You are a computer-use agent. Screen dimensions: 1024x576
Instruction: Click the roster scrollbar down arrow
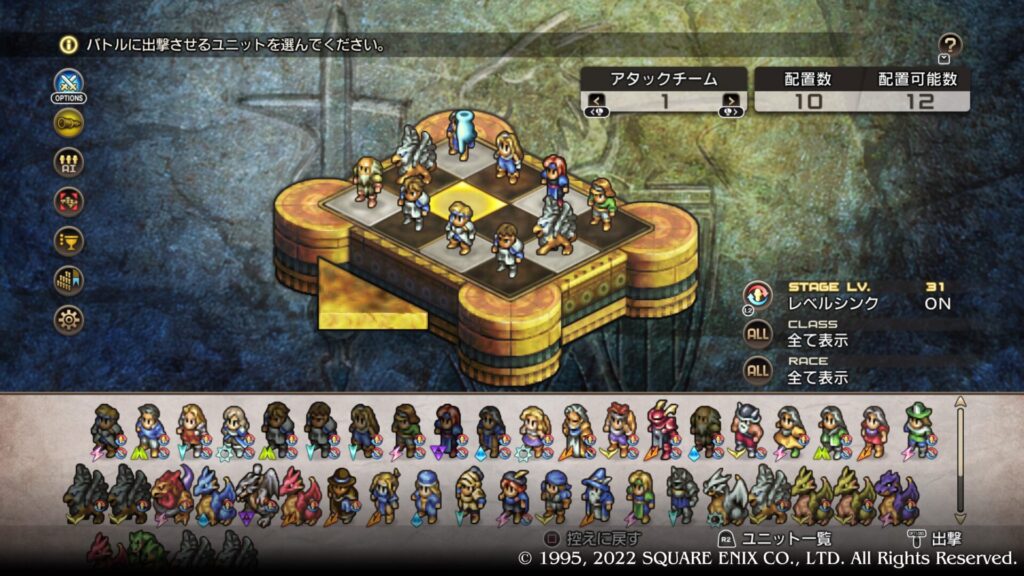[961, 516]
